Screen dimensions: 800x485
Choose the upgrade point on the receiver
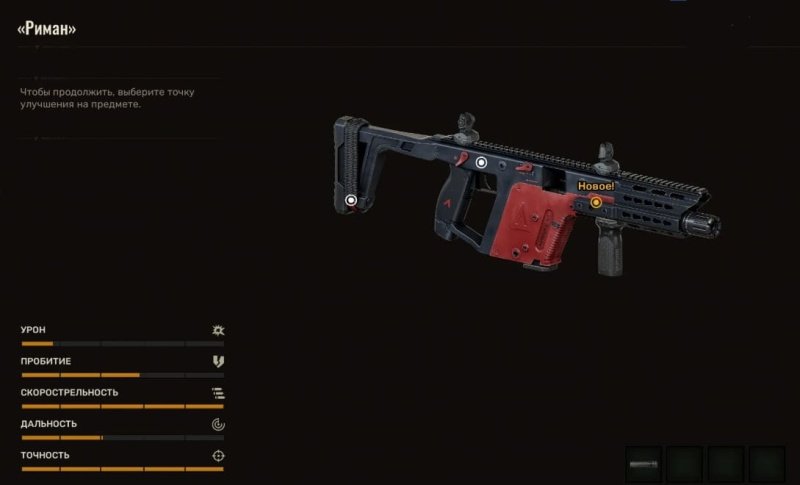481,161
